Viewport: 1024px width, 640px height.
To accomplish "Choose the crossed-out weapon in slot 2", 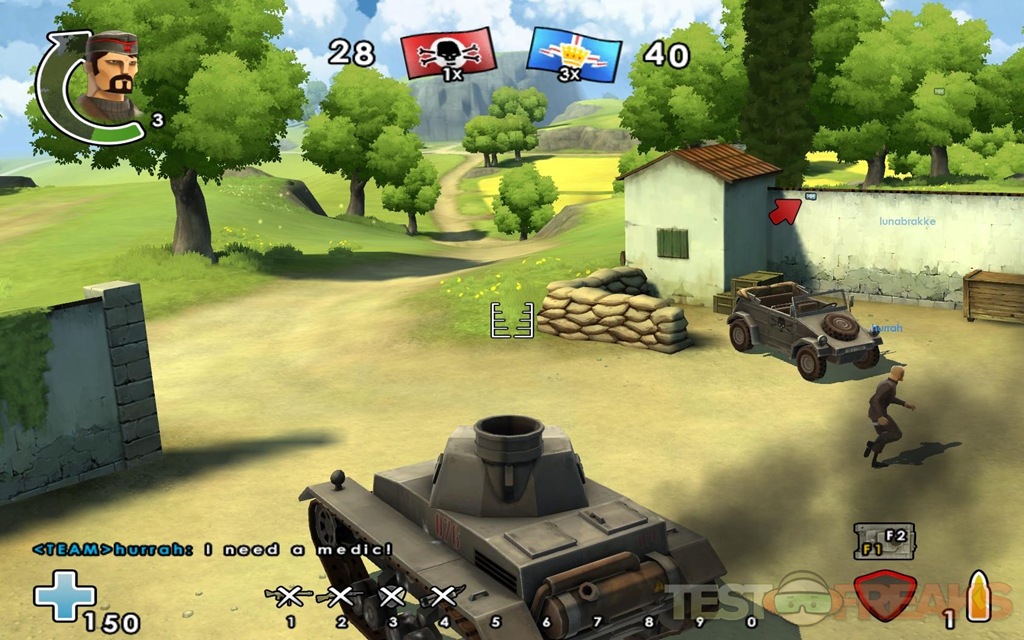I will click(x=340, y=597).
